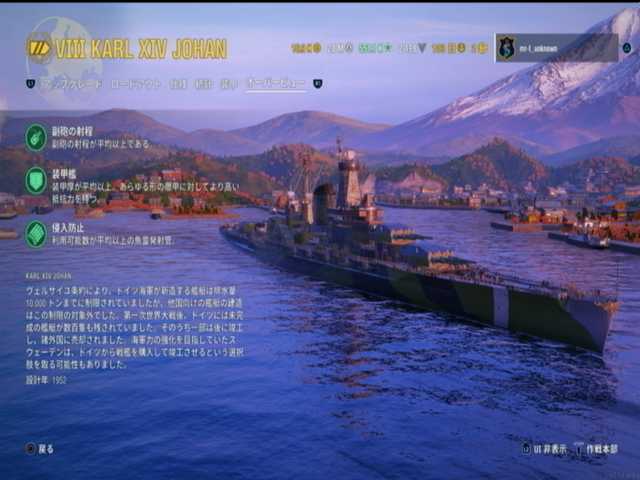Screen dimensions: 640x480
Task: Click the 装甲艦 green shield icon
Action: pyautogui.click(x=36, y=181)
